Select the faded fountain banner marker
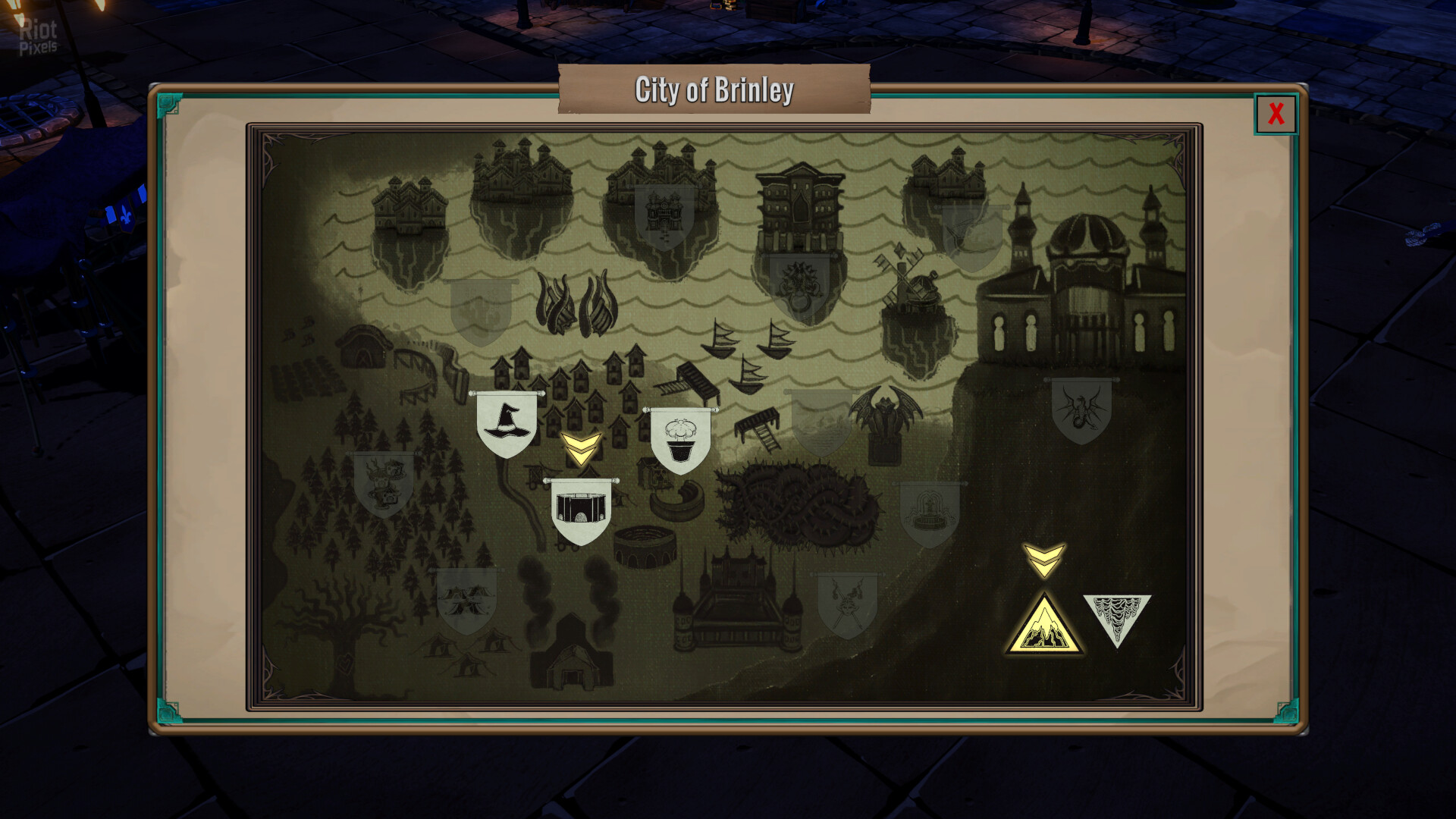 pyautogui.click(x=929, y=513)
